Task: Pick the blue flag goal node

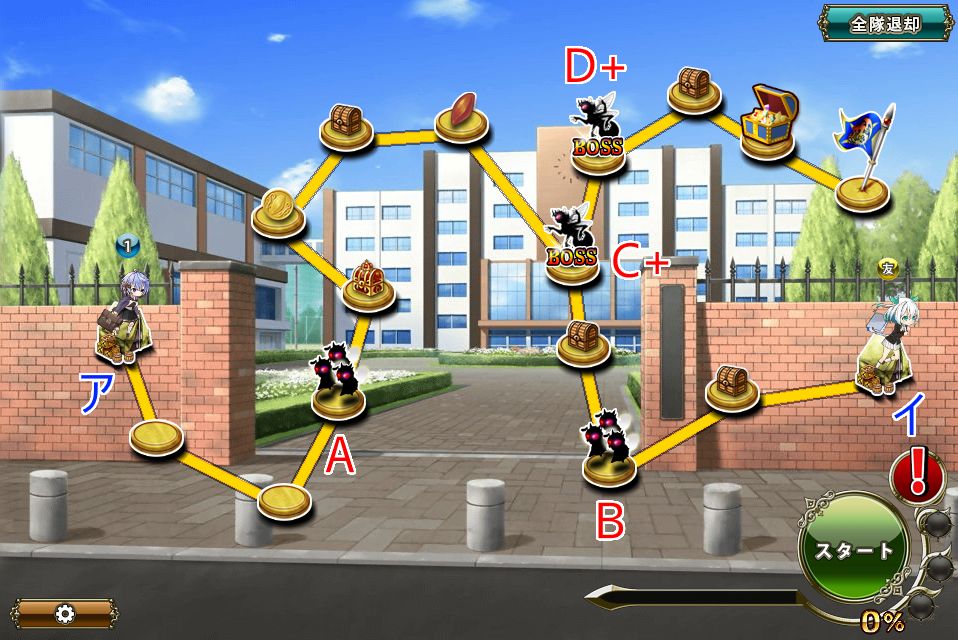Action: coord(862,160)
